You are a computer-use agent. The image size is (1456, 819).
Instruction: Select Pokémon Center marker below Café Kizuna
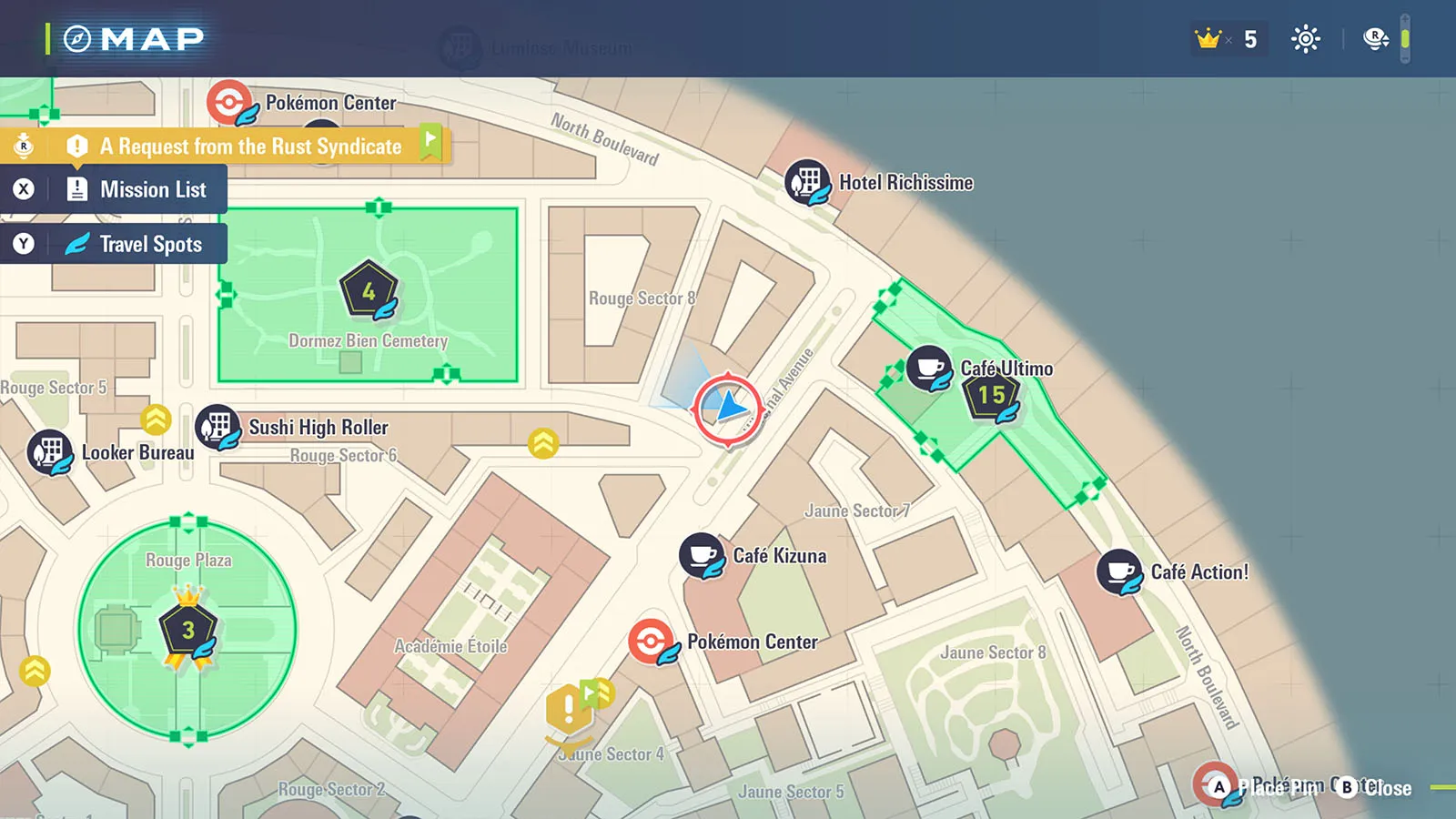pyautogui.click(x=652, y=642)
